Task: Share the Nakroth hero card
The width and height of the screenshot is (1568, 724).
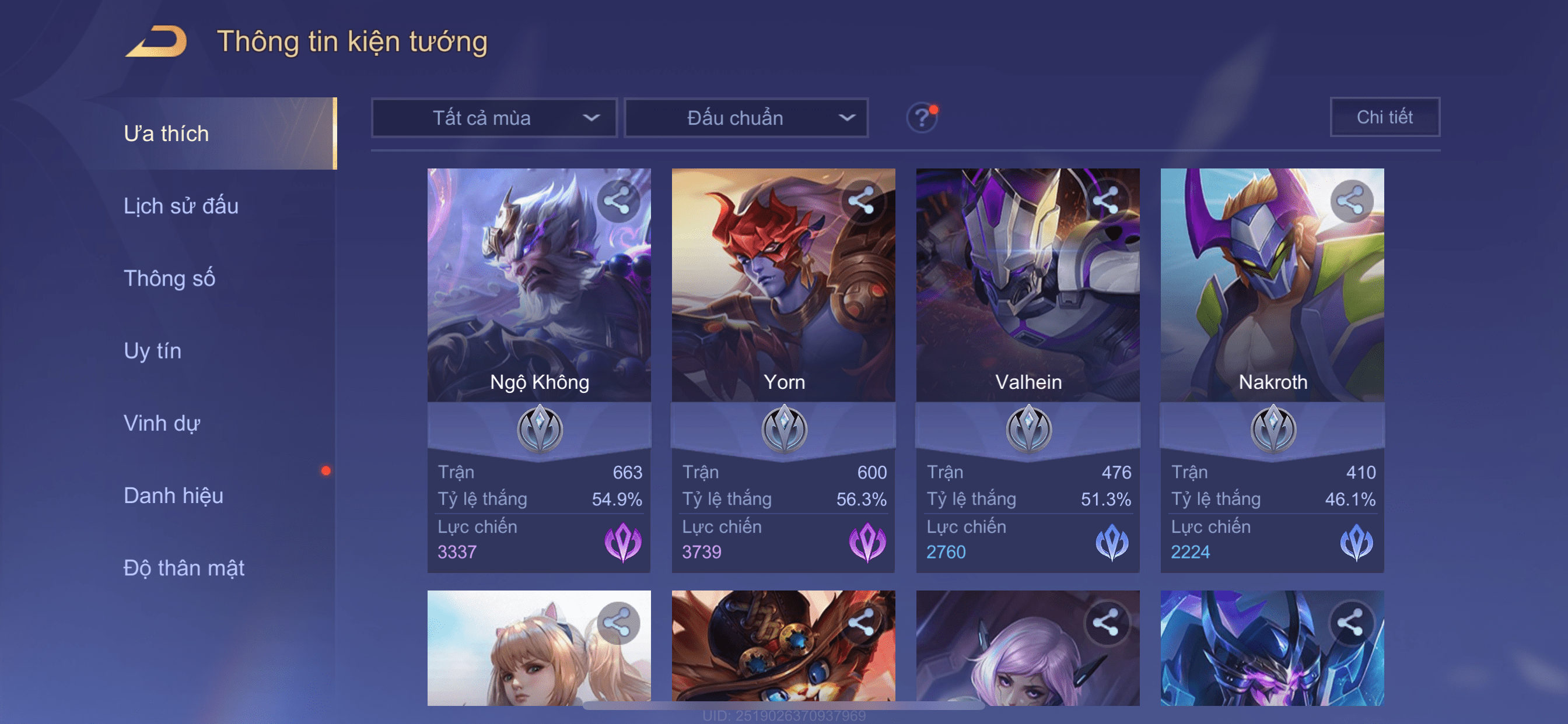Action: (1350, 201)
